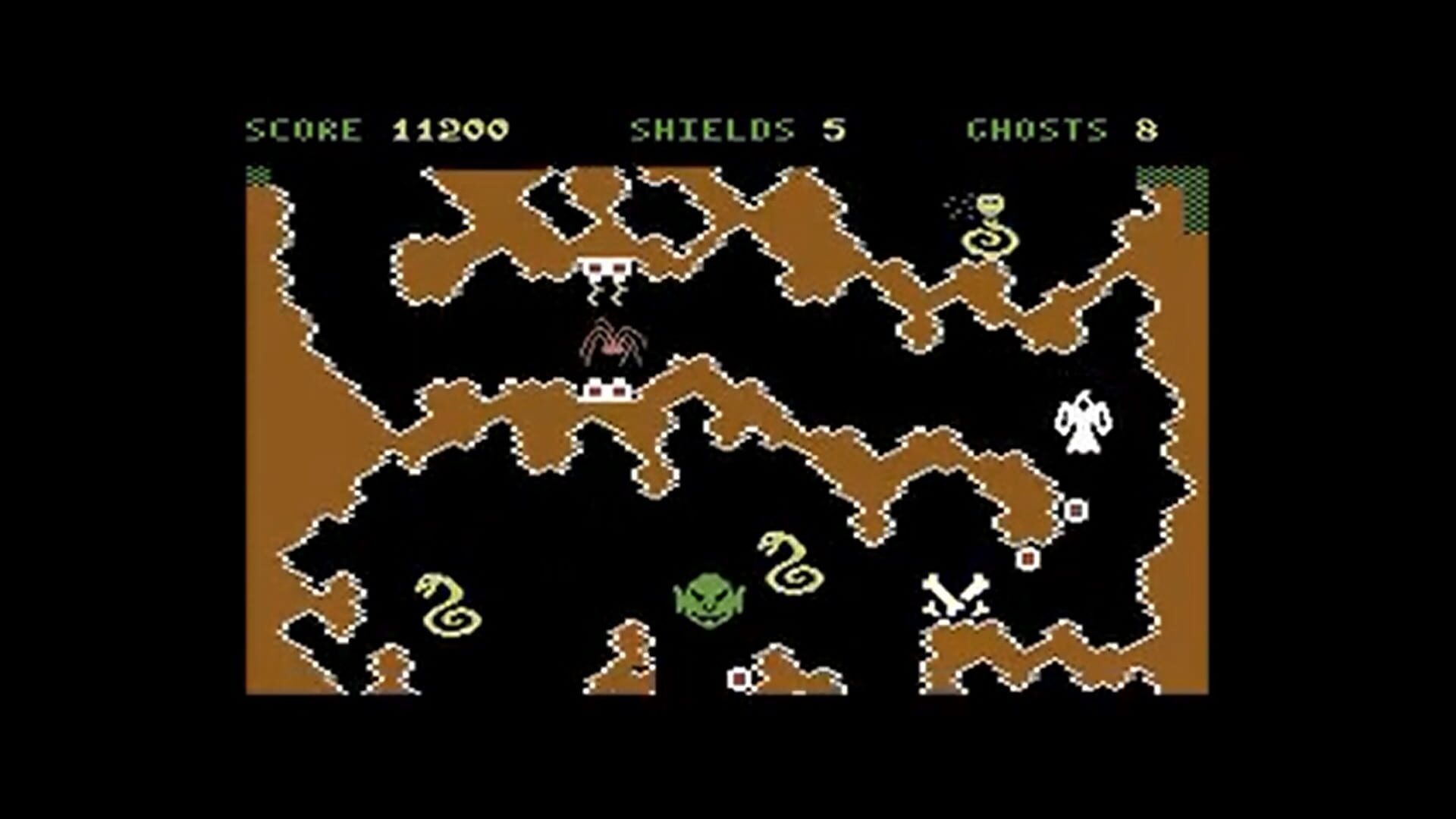Select the white miner character on the upper platform
The image size is (1456, 819).
[607, 273]
